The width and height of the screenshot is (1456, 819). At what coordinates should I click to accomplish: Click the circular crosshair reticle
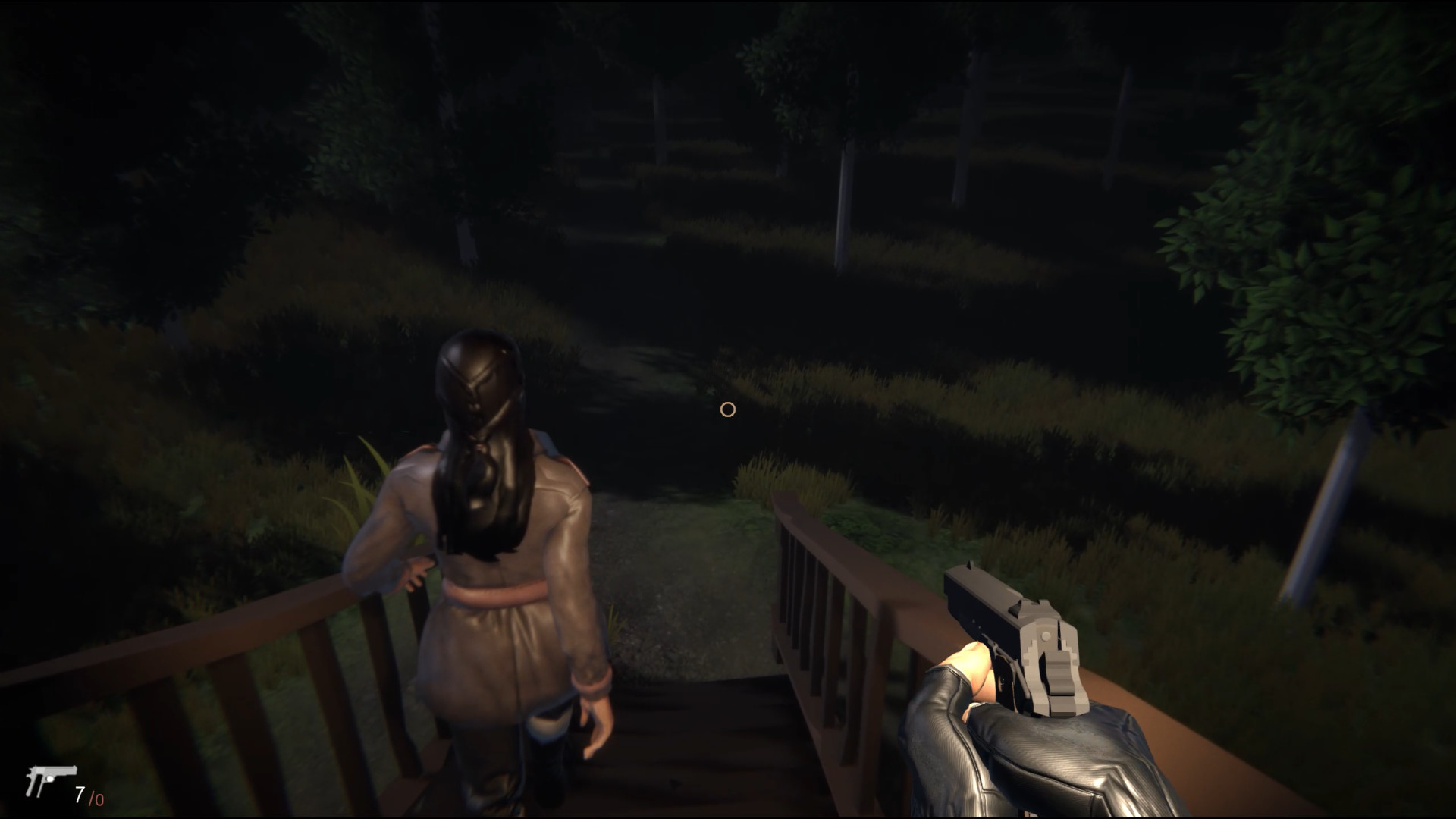[x=727, y=409]
